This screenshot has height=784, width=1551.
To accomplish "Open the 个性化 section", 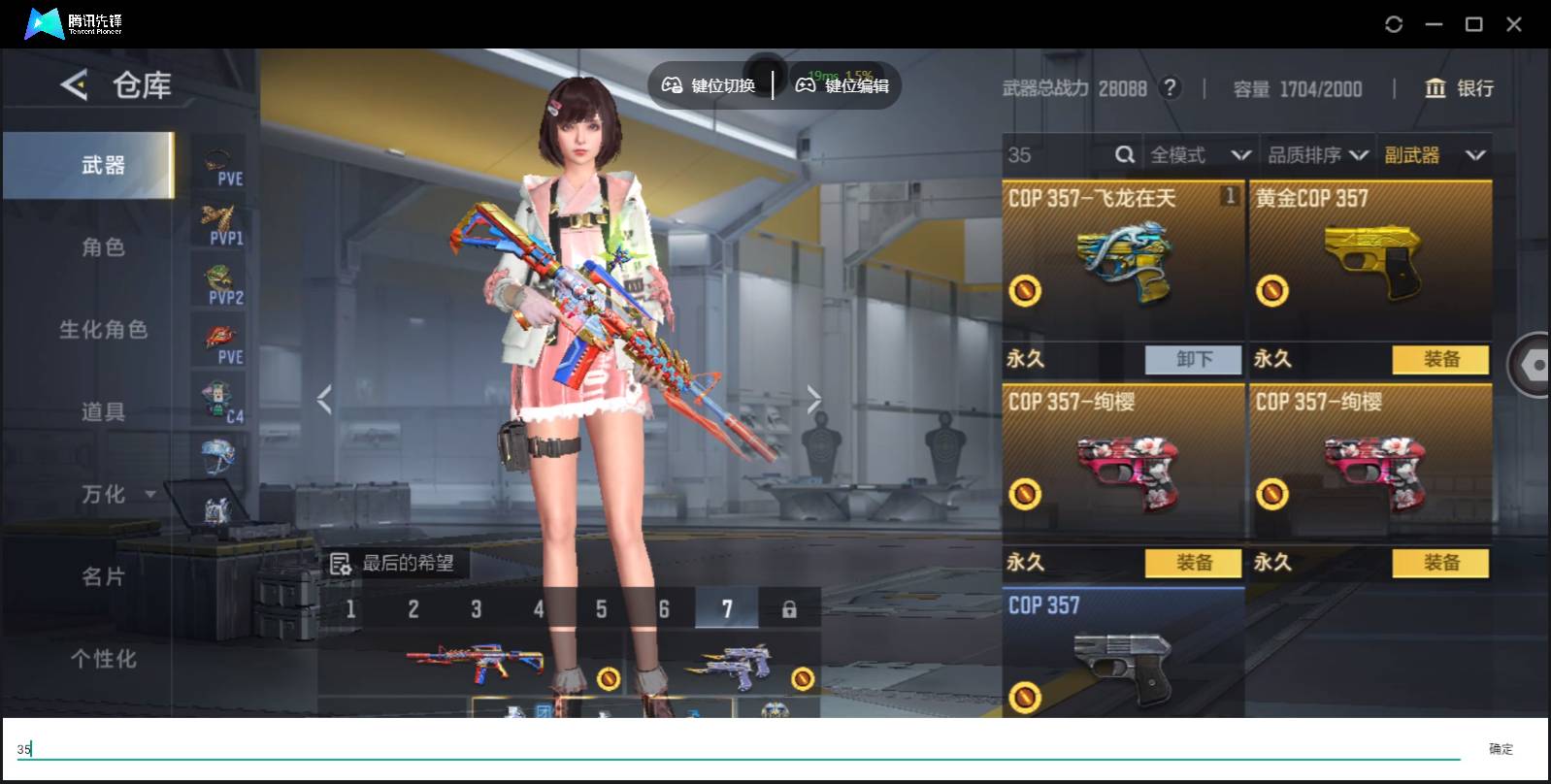I will (x=102, y=660).
